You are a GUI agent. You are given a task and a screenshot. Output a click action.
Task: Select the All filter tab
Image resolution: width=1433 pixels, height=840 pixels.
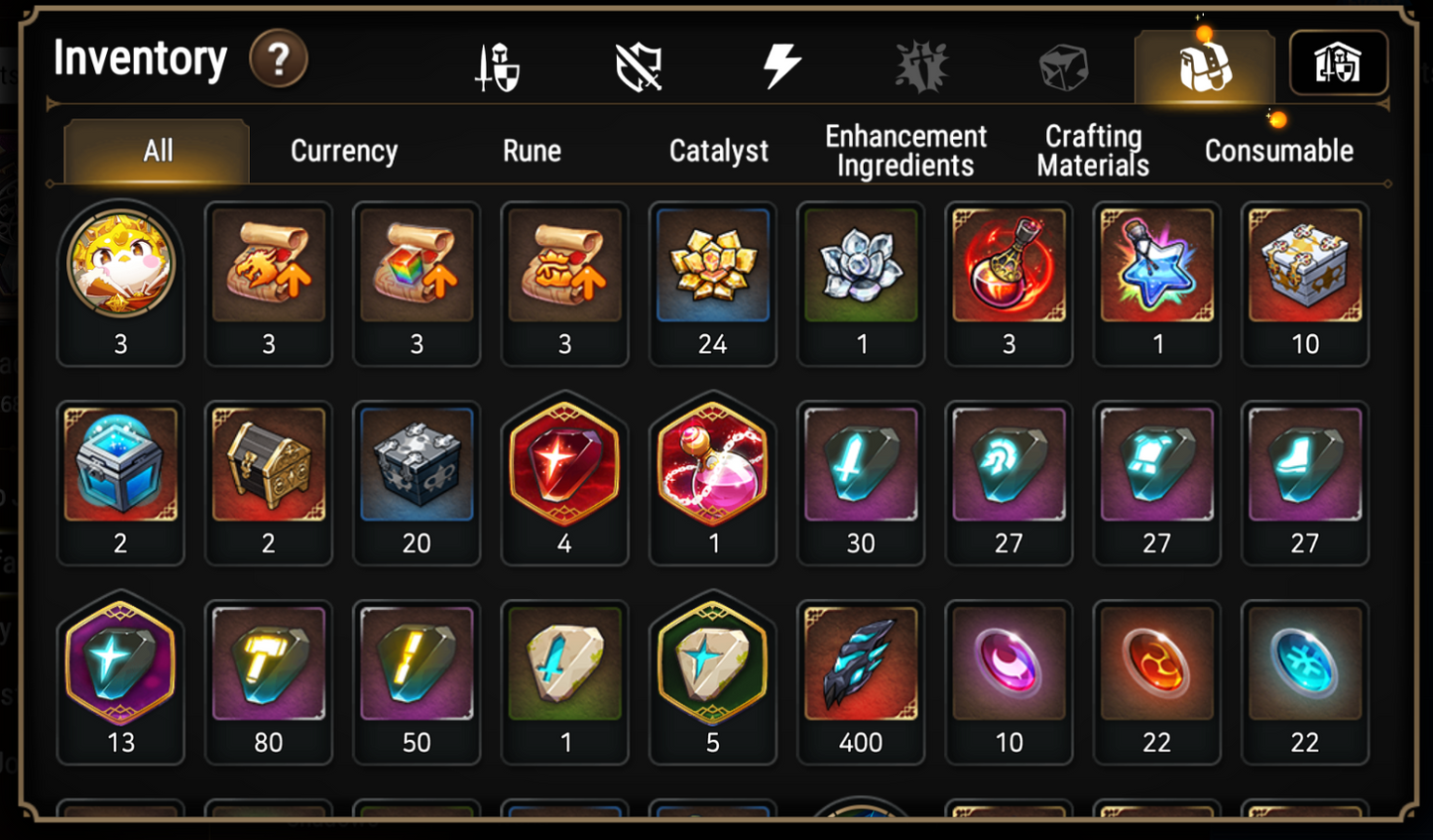point(155,151)
